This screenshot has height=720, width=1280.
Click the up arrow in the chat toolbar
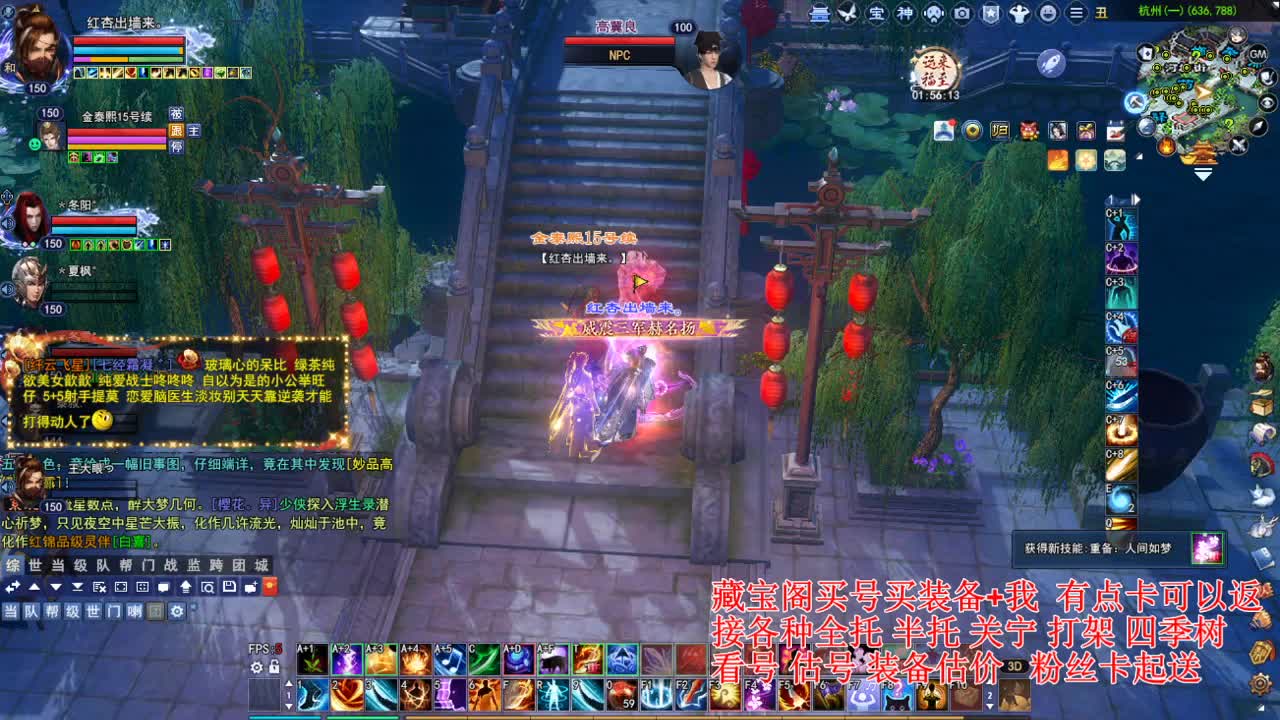coord(34,587)
